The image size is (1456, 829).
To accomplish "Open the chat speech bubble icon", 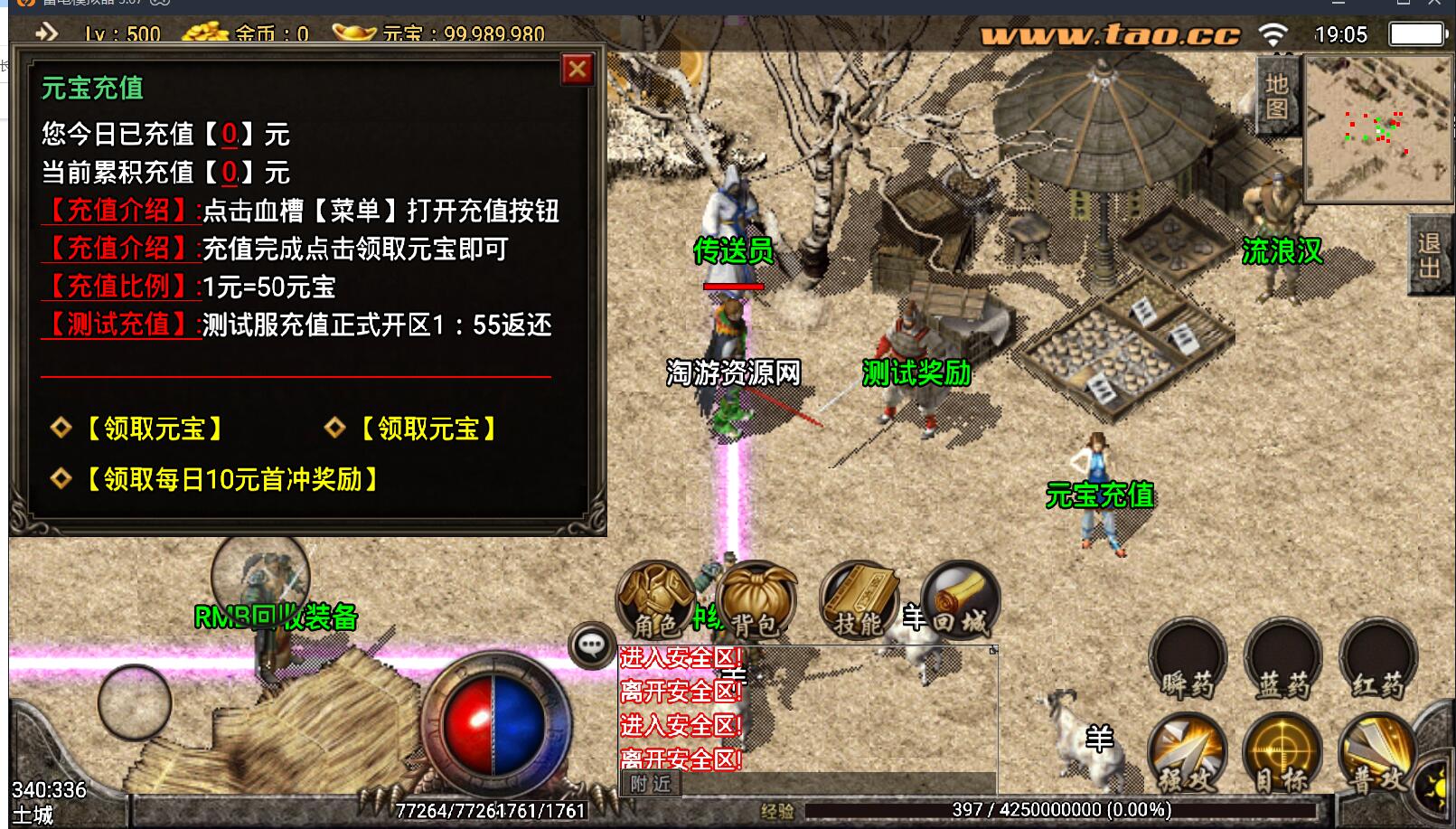I will pyautogui.click(x=591, y=645).
